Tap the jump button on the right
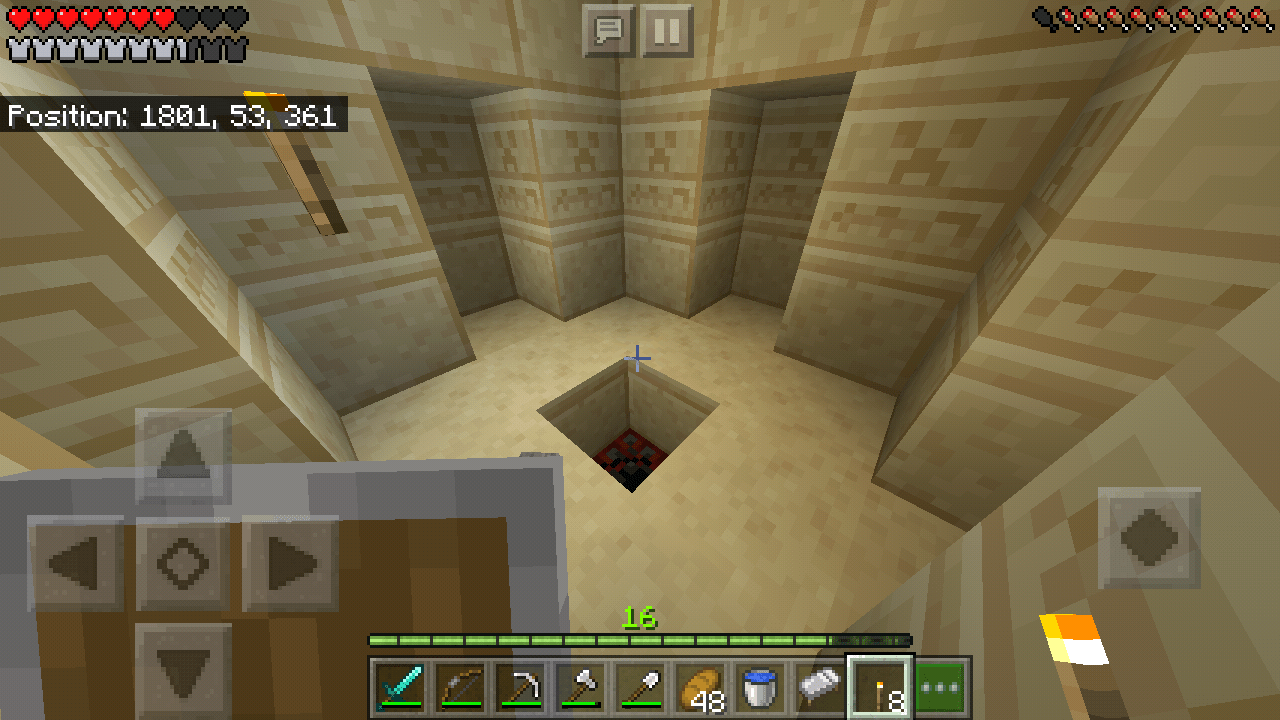This screenshot has width=1280, height=720. [x=1150, y=536]
